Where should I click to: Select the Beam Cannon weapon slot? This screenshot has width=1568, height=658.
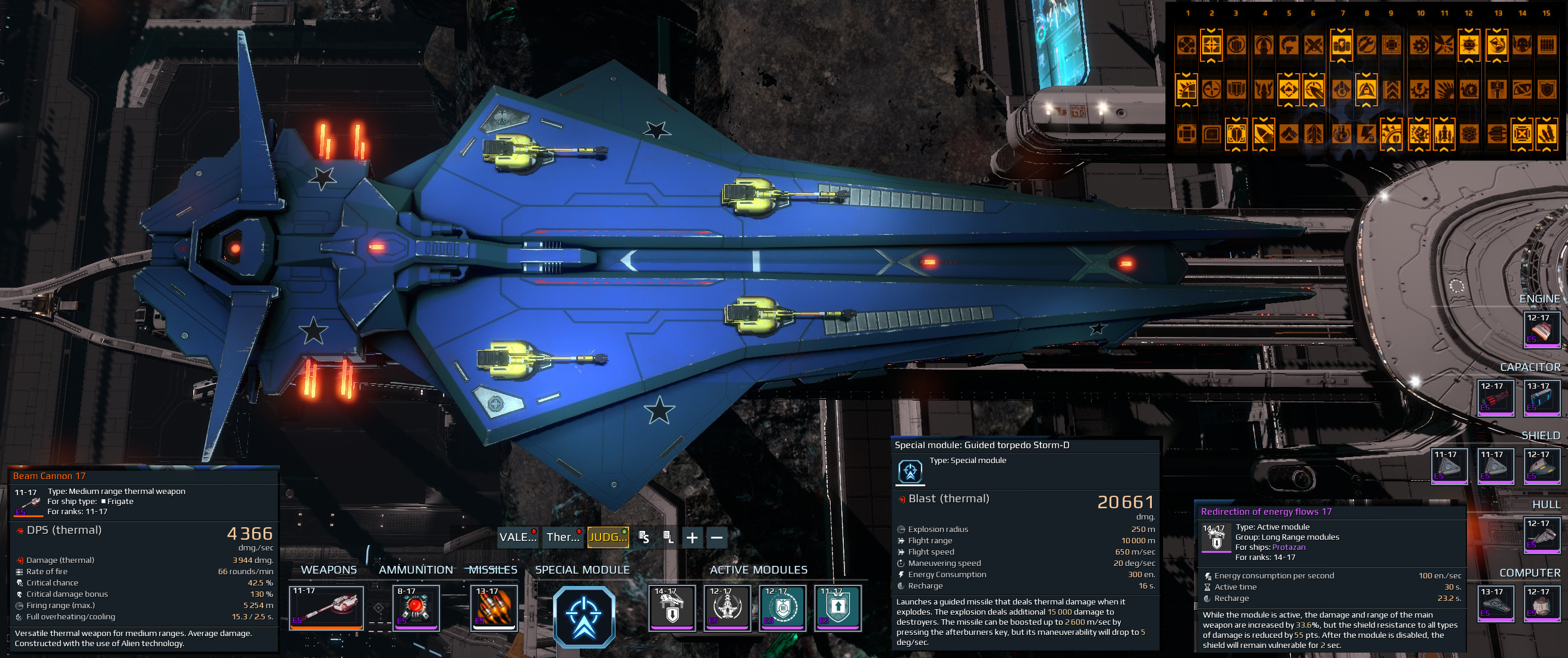click(x=326, y=607)
